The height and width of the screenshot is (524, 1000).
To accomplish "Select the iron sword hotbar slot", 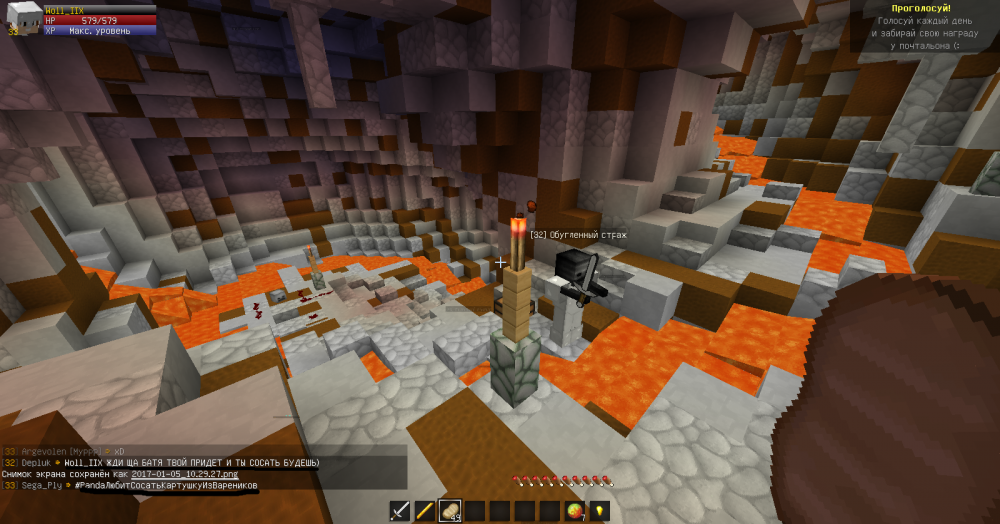I will 400,511.
